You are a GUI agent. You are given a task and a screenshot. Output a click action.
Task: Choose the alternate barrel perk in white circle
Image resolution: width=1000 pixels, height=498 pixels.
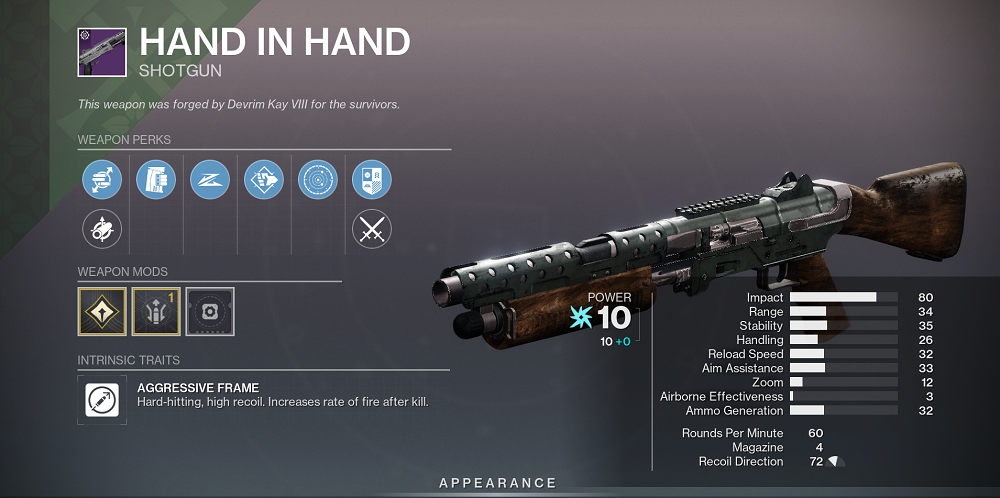[x=102, y=230]
